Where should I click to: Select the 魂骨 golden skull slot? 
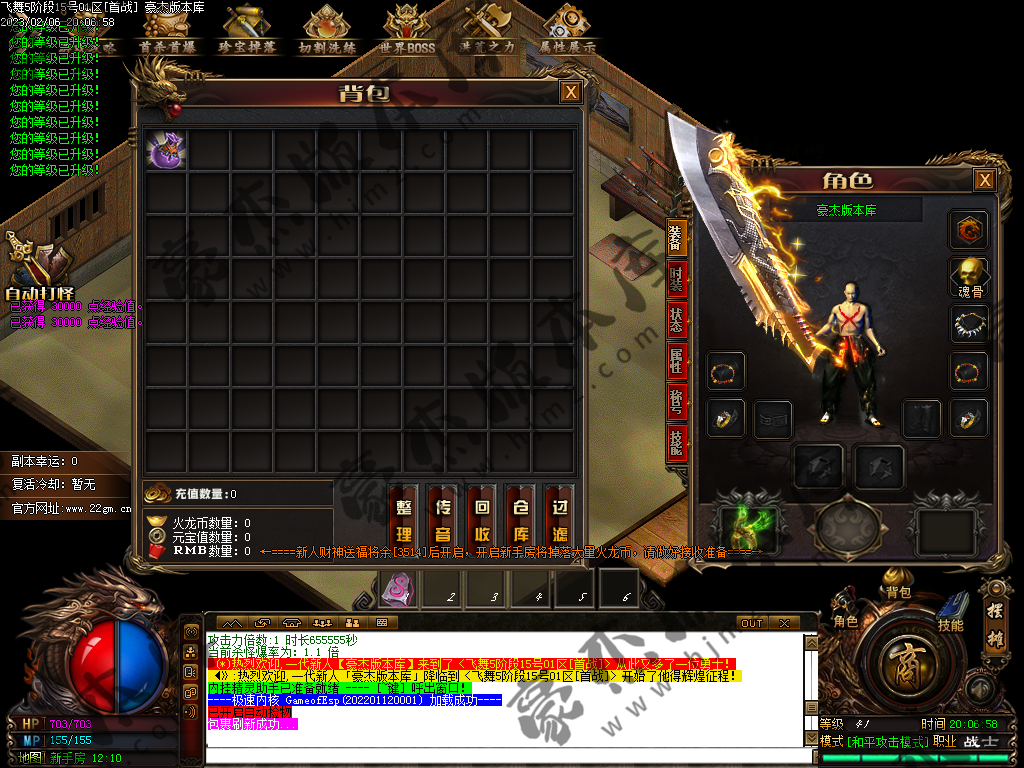[x=968, y=277]
